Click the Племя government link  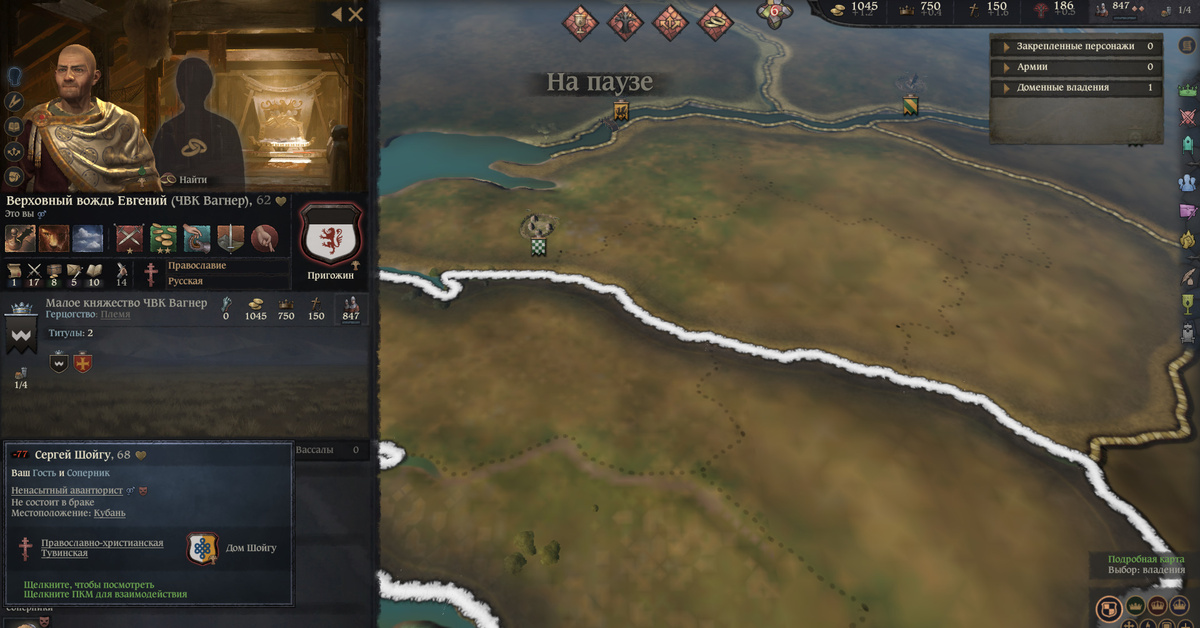tap(115, 315)
